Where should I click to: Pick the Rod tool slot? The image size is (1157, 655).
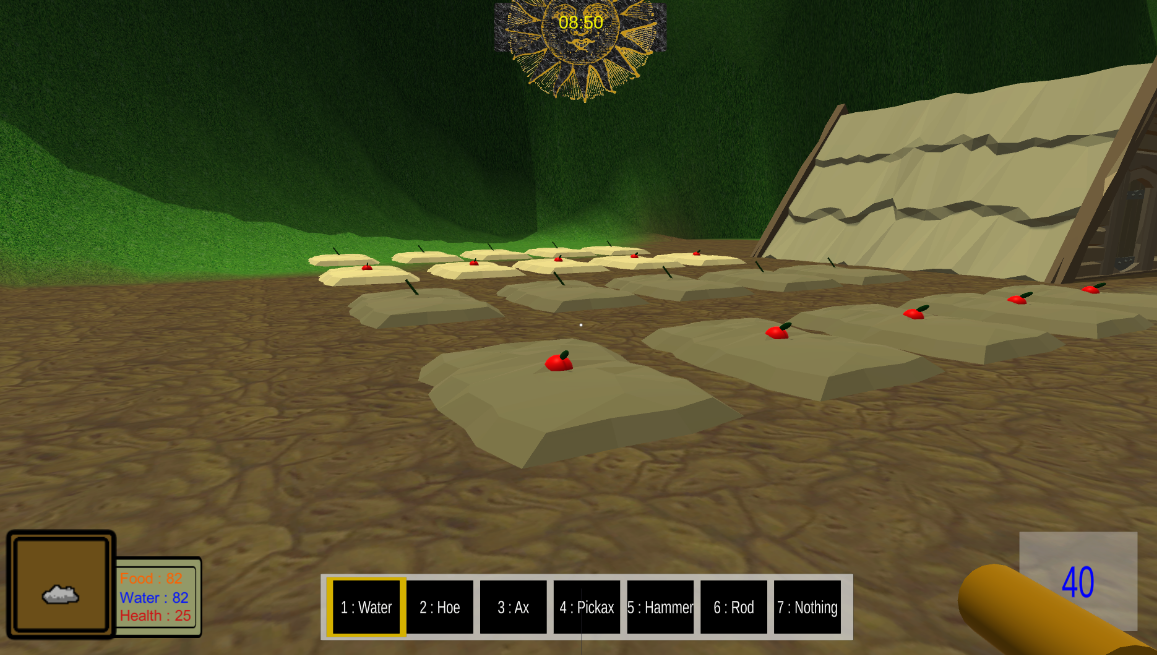[734, 607]
